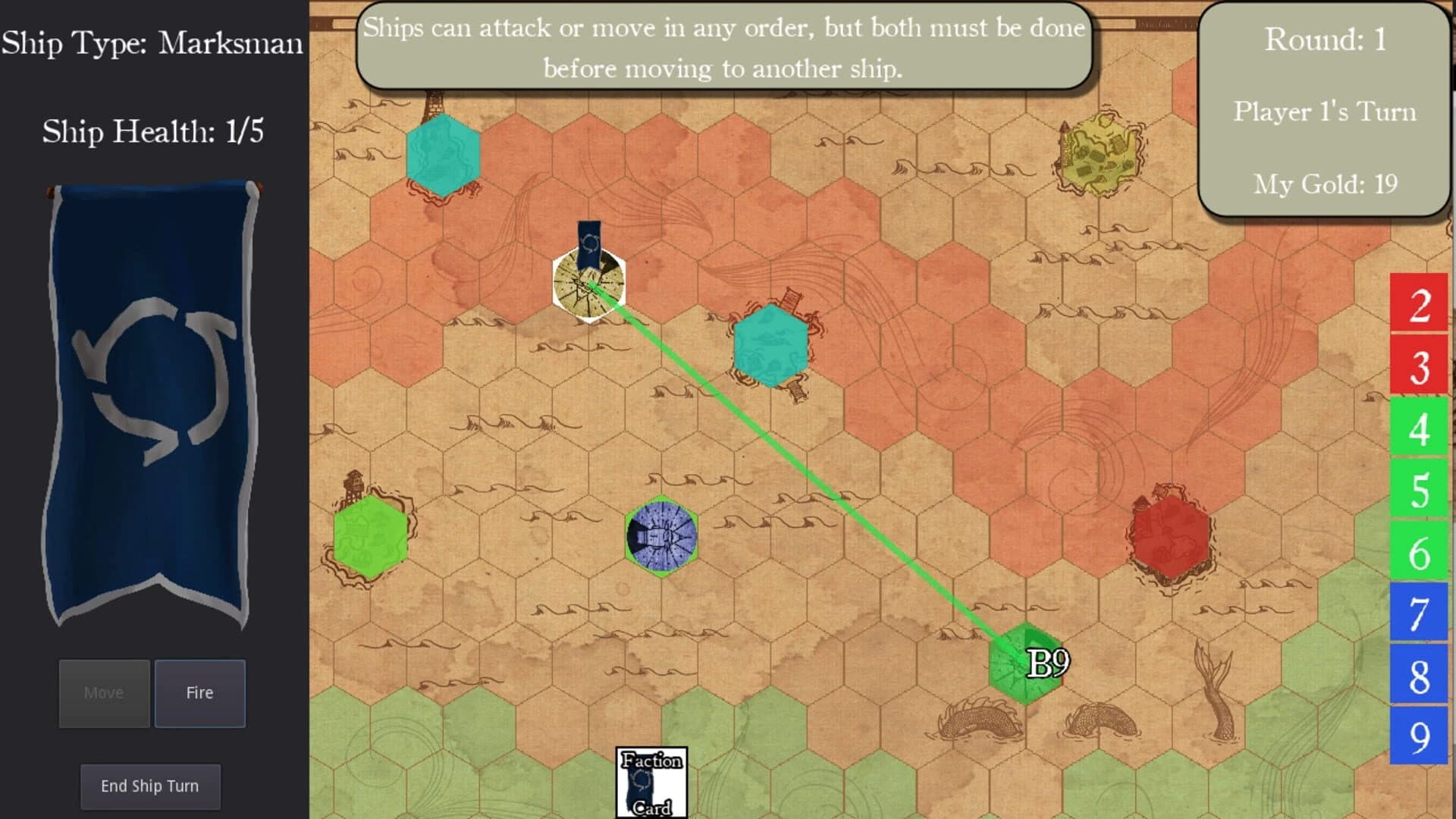Click the disabled Move button

click(x=104, y=692)
